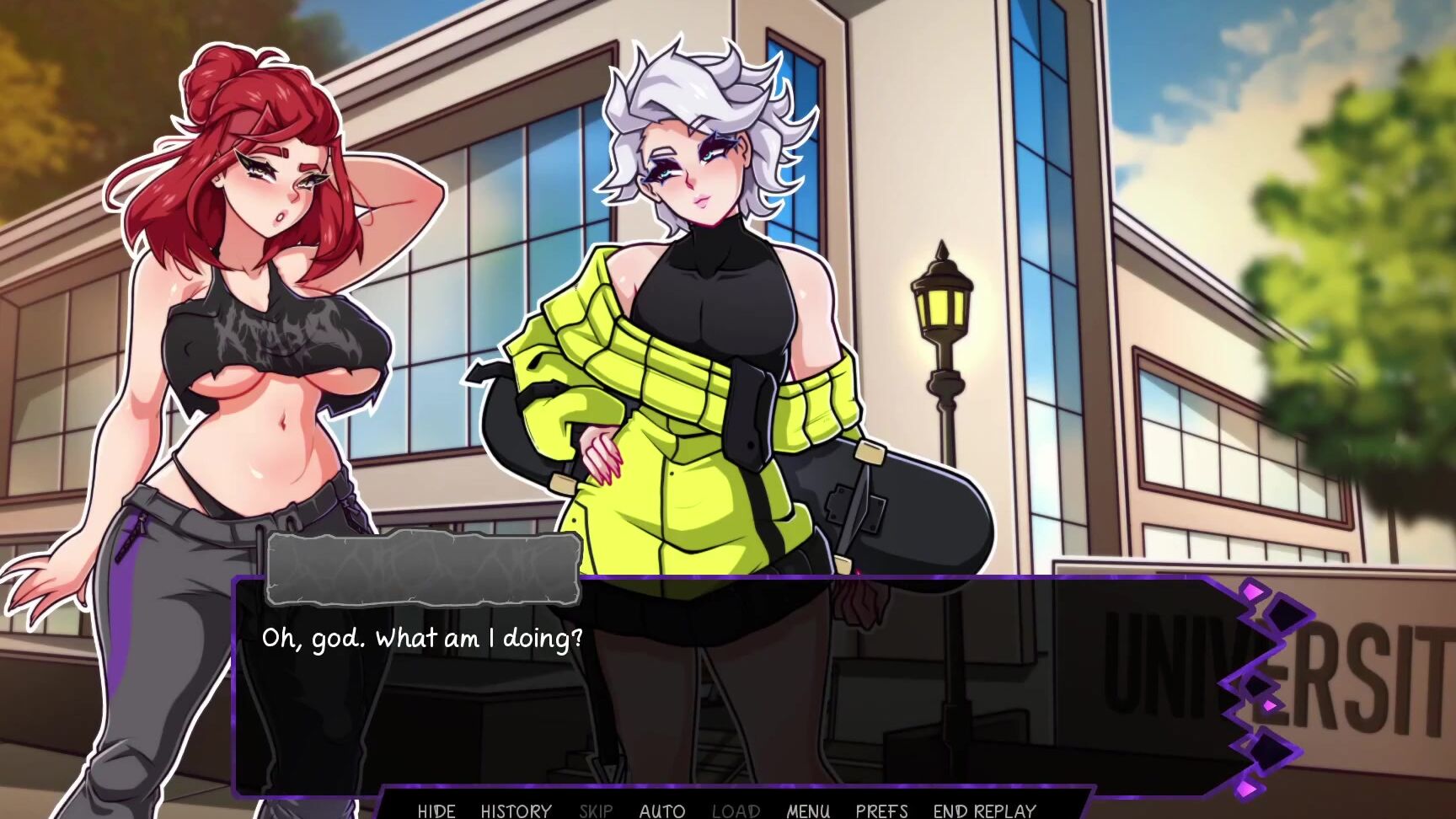This screenshot has width=1456, height=819.
Task: Enable Skip mode in the quick menu
Action: [596, 811]
